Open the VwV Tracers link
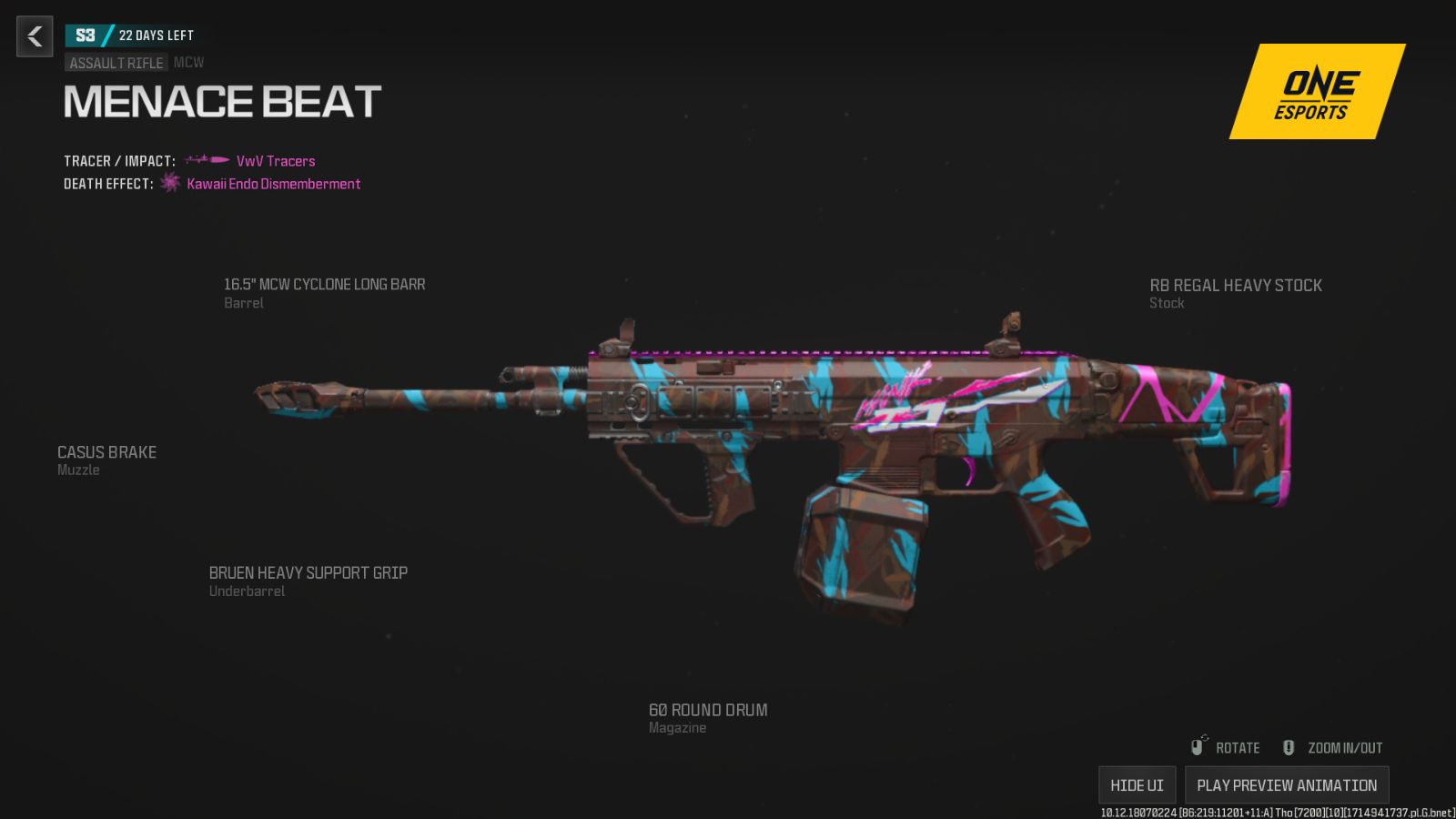 [275, 161]
